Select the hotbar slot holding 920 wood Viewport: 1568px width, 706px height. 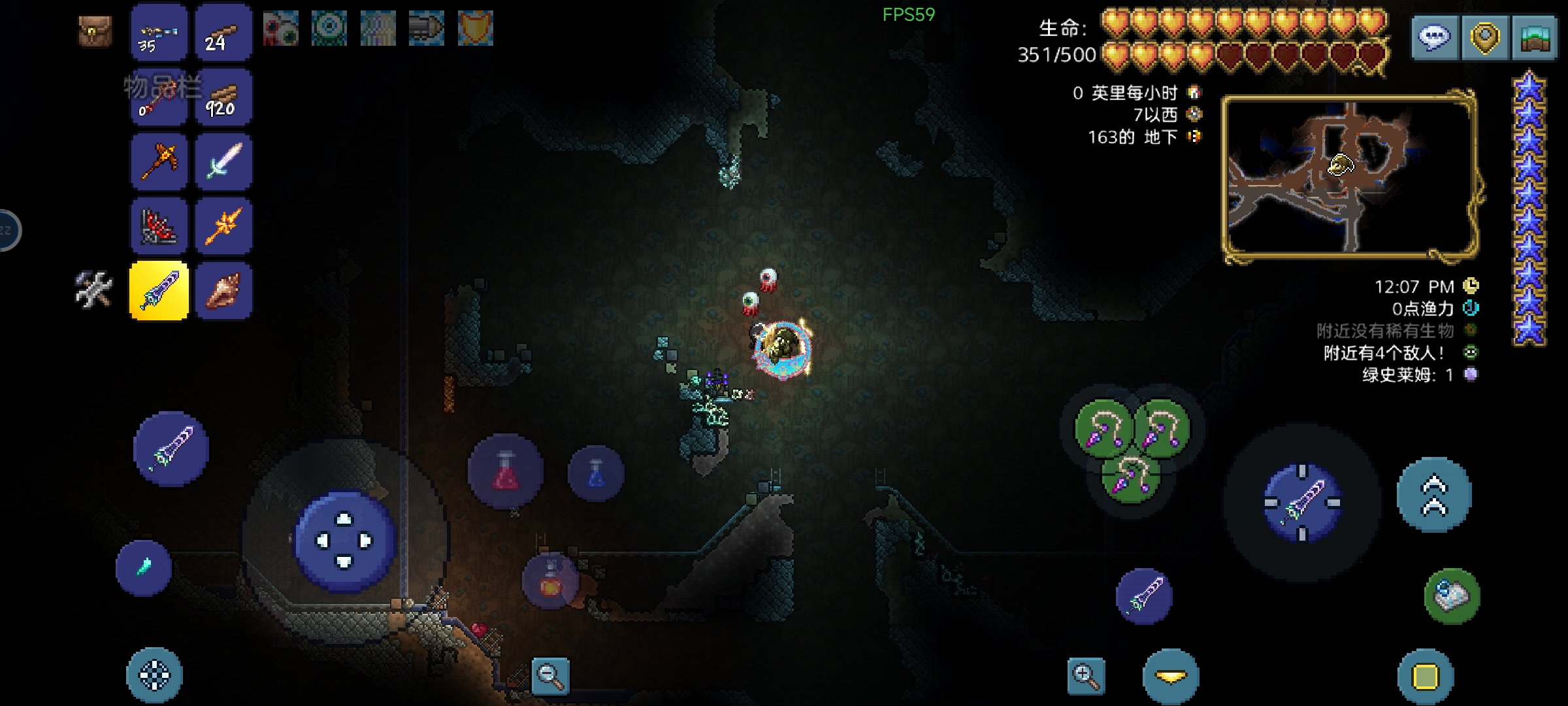click(x=223, y=98)
